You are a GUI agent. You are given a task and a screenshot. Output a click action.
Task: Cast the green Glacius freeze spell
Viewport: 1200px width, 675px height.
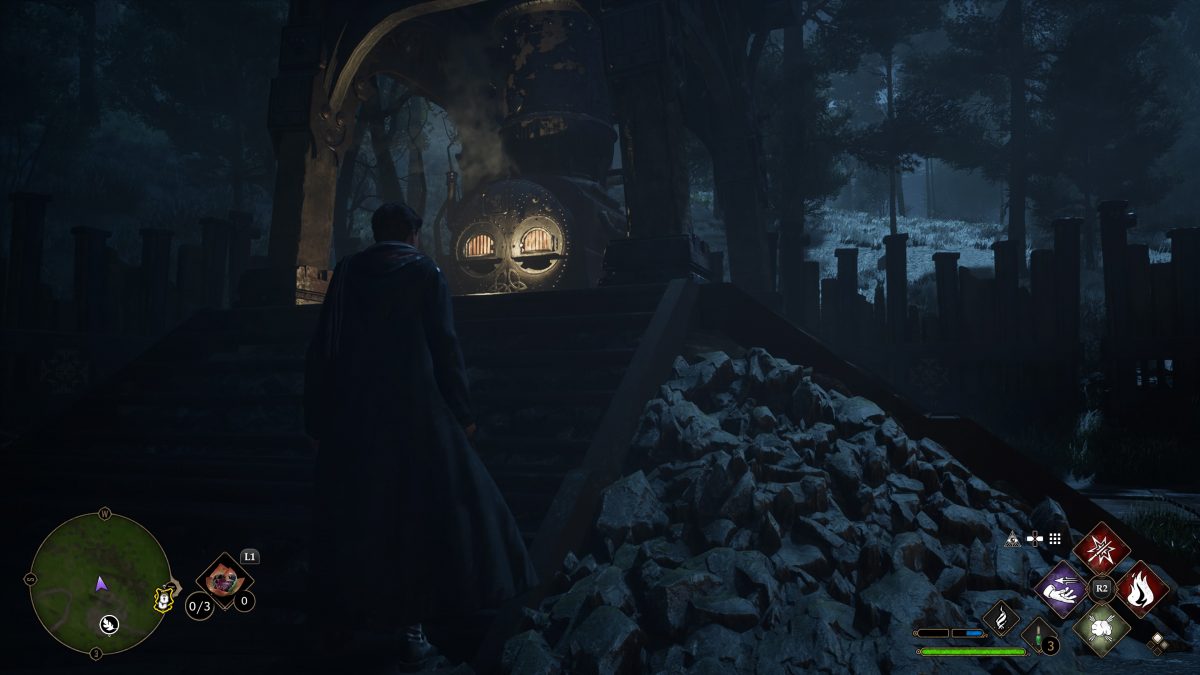point(1101,630)
